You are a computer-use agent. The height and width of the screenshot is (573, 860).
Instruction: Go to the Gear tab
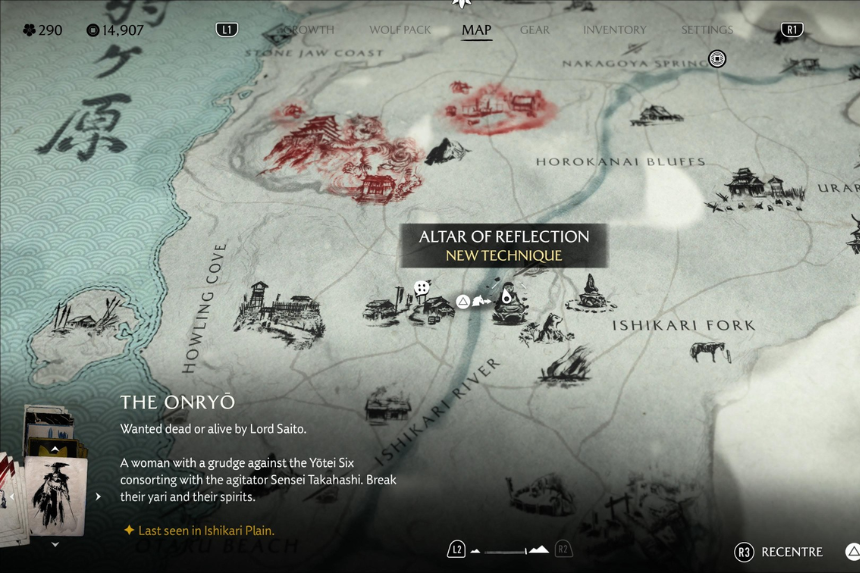tap(535, 30)
